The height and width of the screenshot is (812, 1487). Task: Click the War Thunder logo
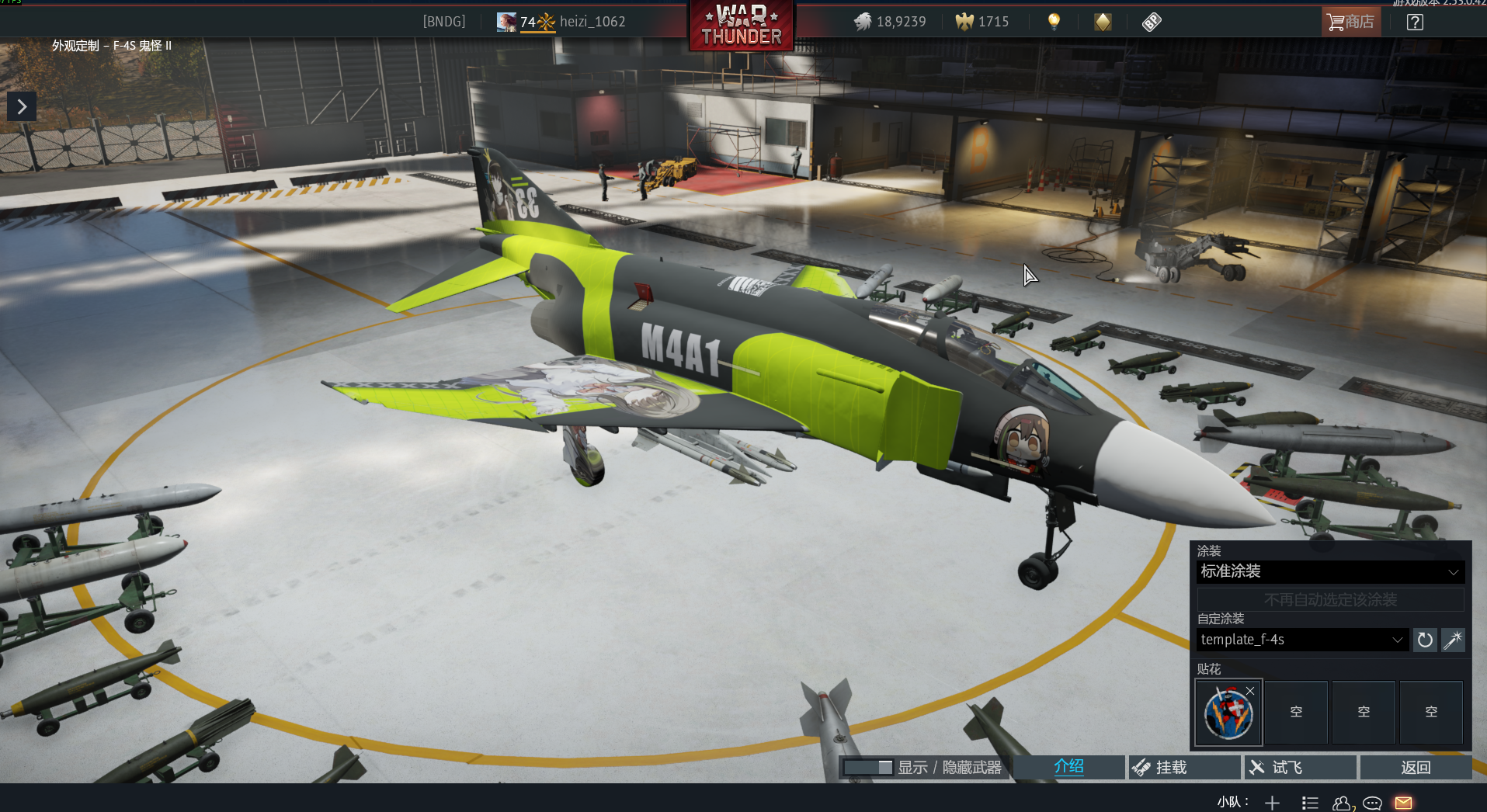[742, 26]
